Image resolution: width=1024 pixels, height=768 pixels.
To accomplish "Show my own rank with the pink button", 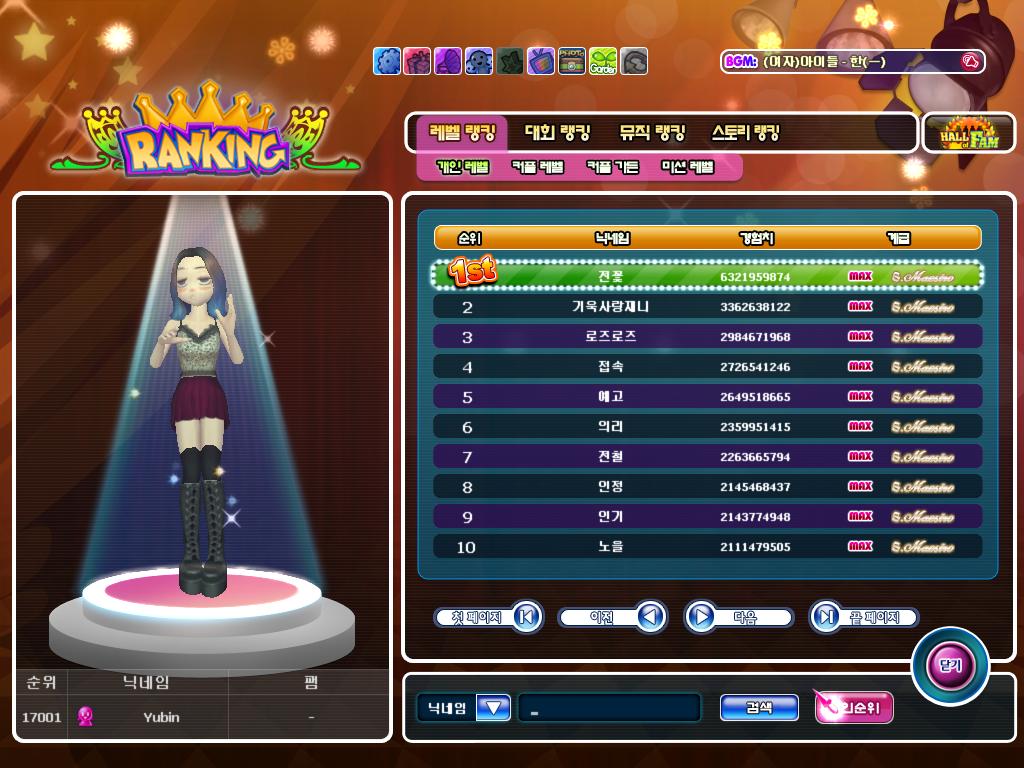I will point(853,708).
